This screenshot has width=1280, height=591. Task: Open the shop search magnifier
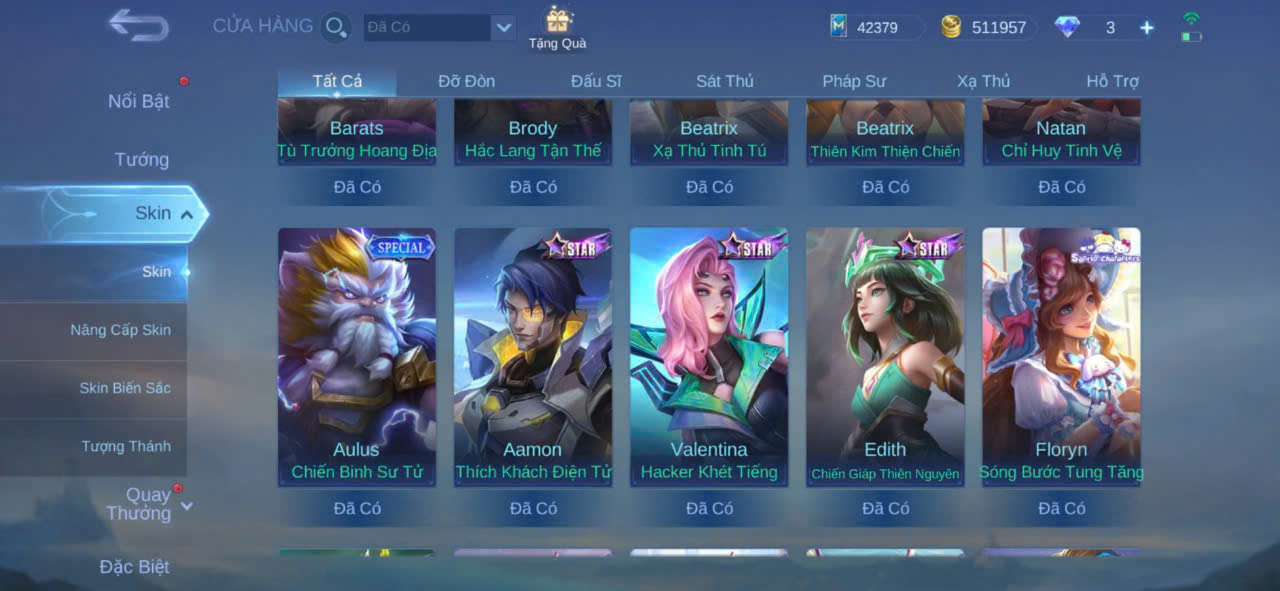[x=336, y=27]
